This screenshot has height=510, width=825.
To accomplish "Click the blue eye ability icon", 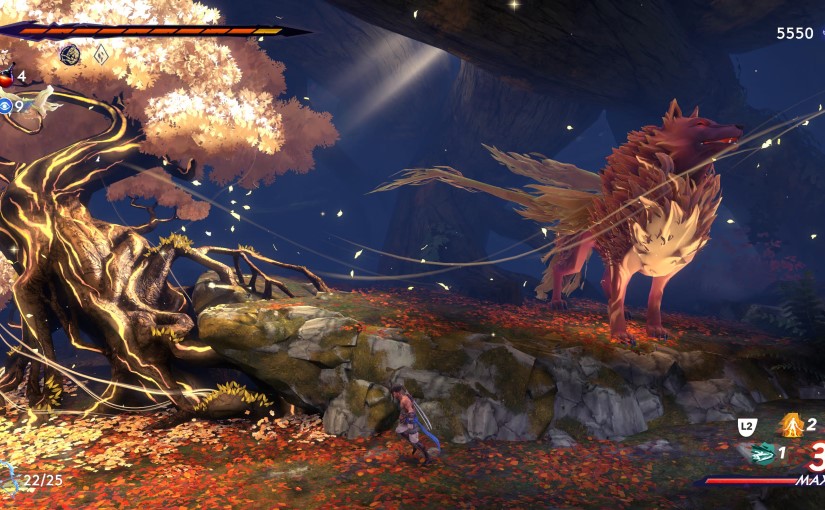I will [x=5, y=105].
